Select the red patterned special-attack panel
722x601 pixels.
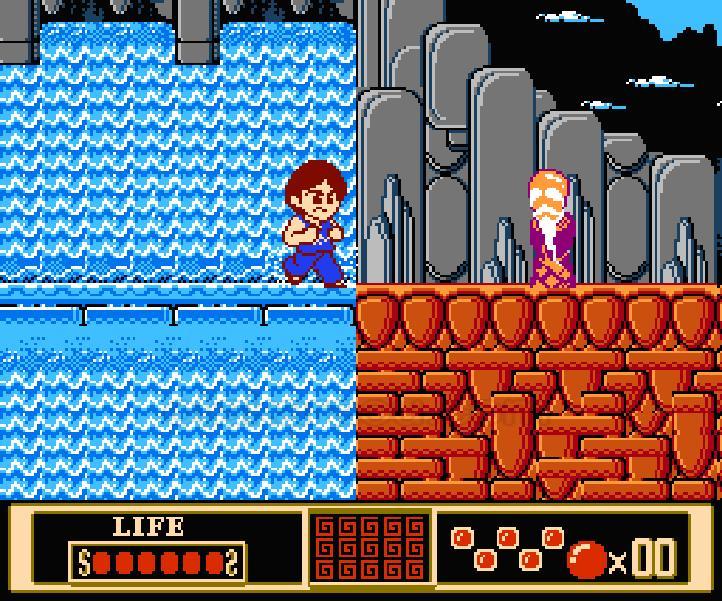(x=371, y=548)
